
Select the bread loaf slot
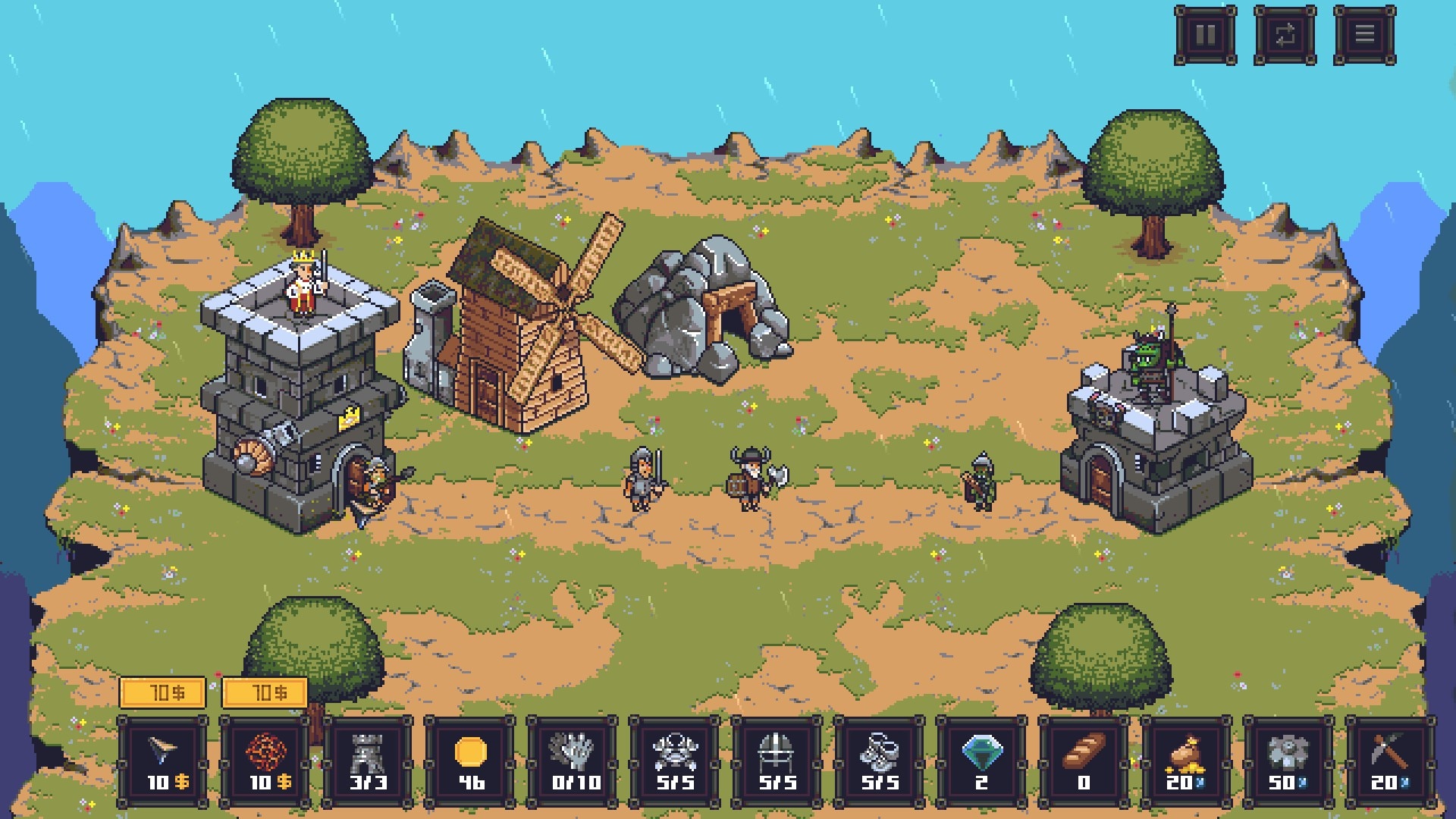point(1084,761)
